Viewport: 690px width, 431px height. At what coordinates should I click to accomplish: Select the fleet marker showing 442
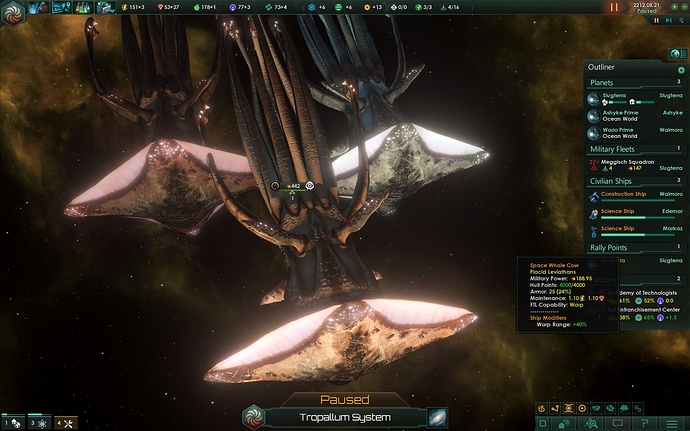point(292,186)
